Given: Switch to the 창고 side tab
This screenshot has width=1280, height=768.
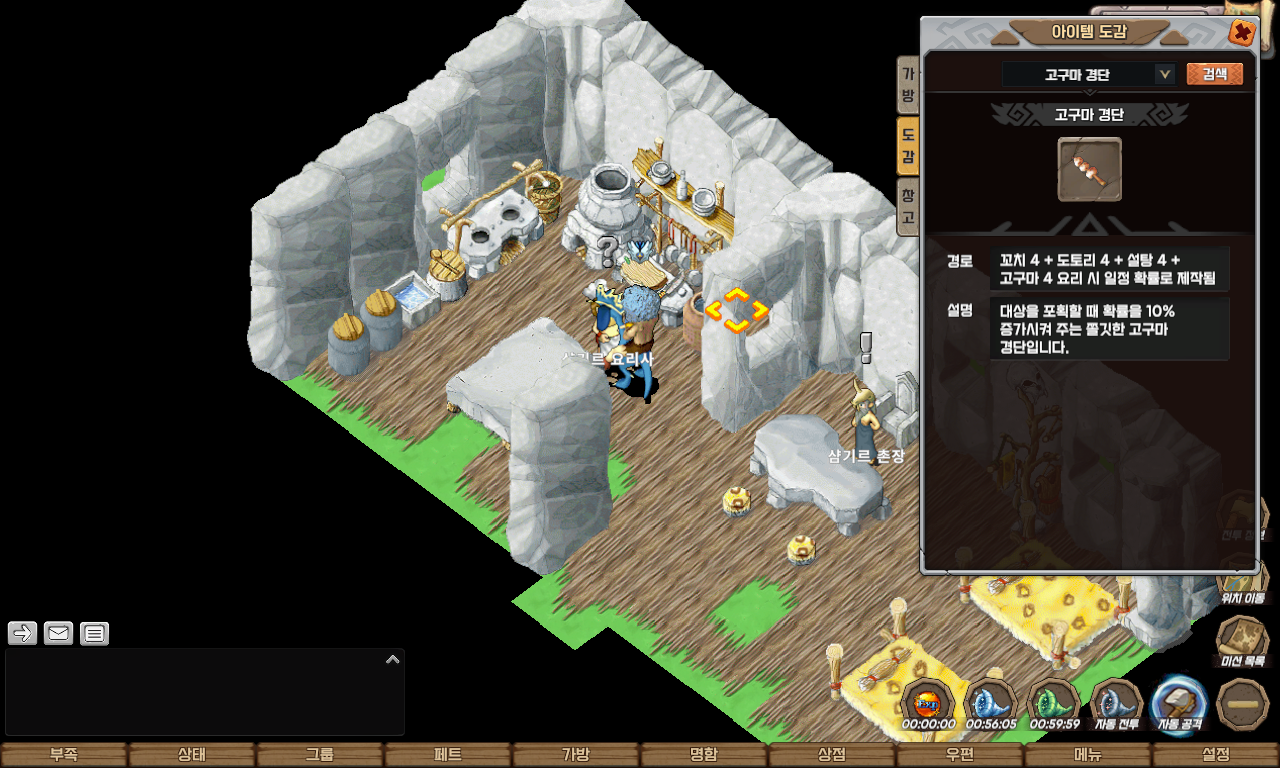Looking at the screenshot, I should click(x=908, y=206).
